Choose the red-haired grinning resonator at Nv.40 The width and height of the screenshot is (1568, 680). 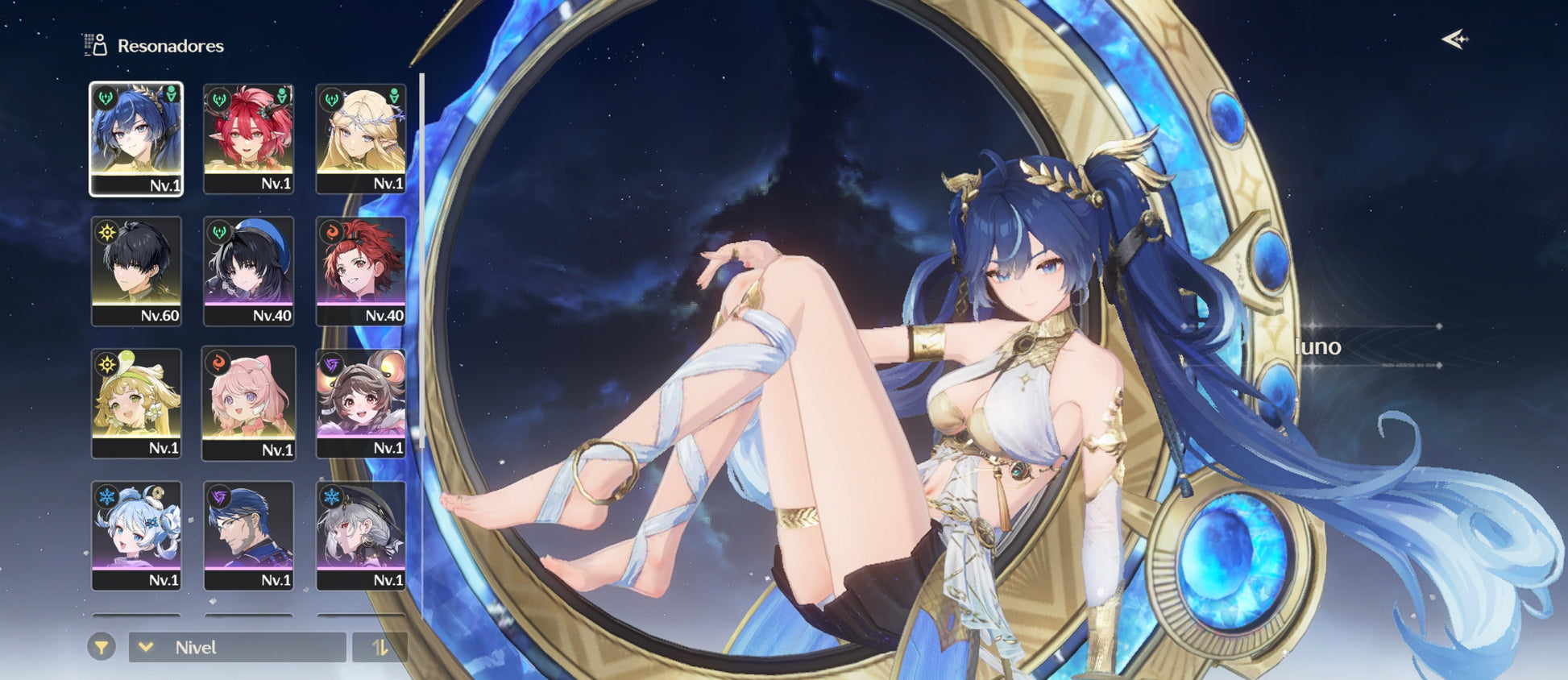360,271
